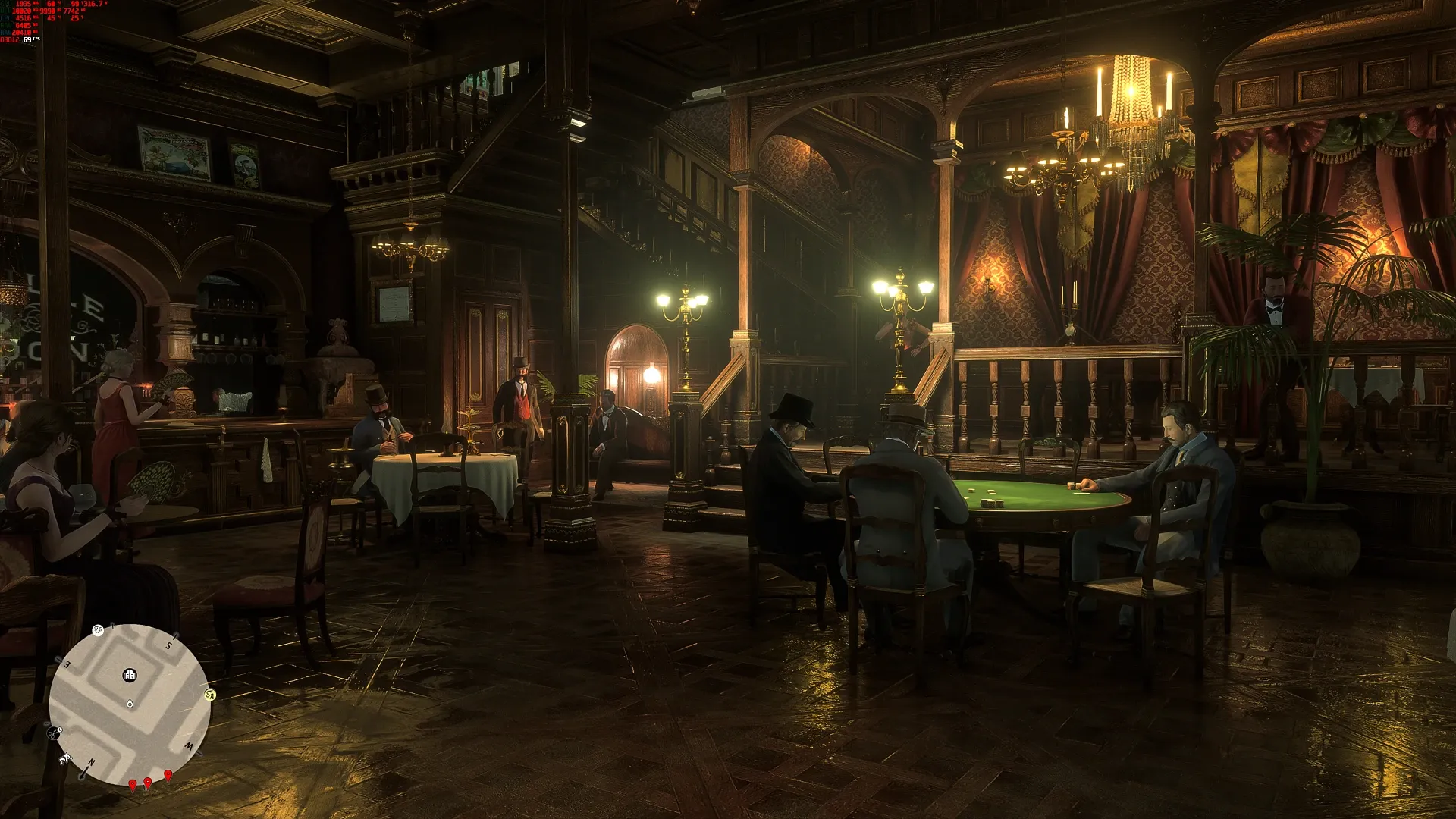The image size is (1456, 819).
Task: Click the player position marker on minimap
Action: click(130, 704)
